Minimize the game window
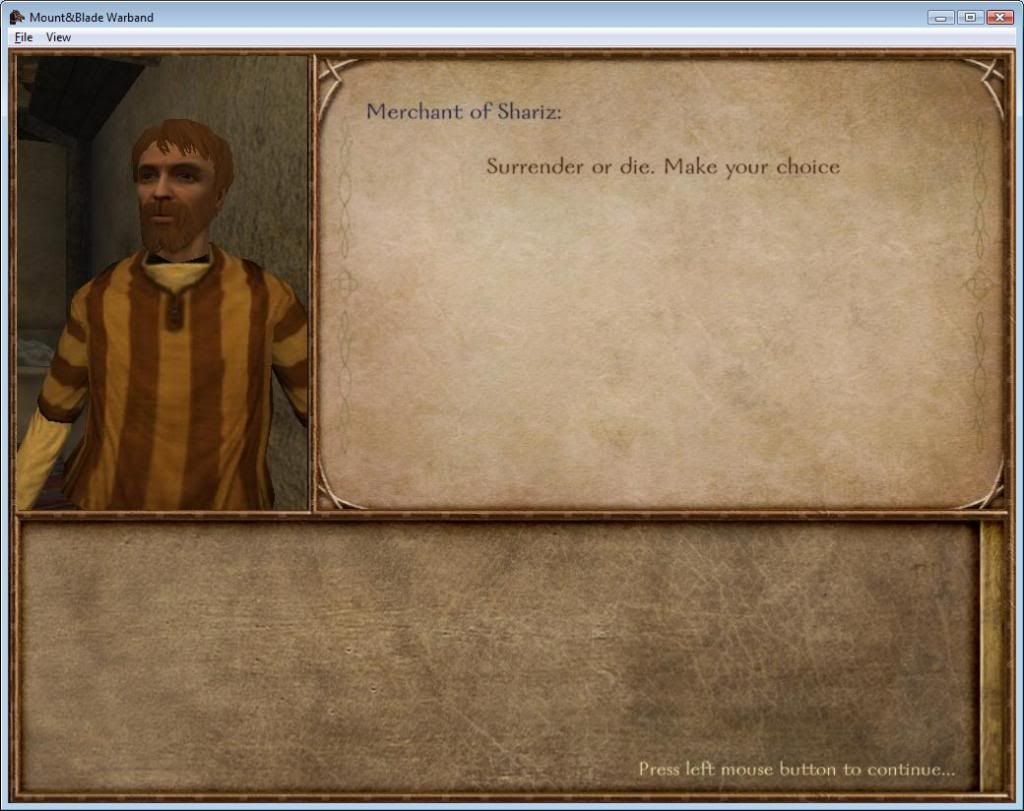 click(x=940, y=17)
